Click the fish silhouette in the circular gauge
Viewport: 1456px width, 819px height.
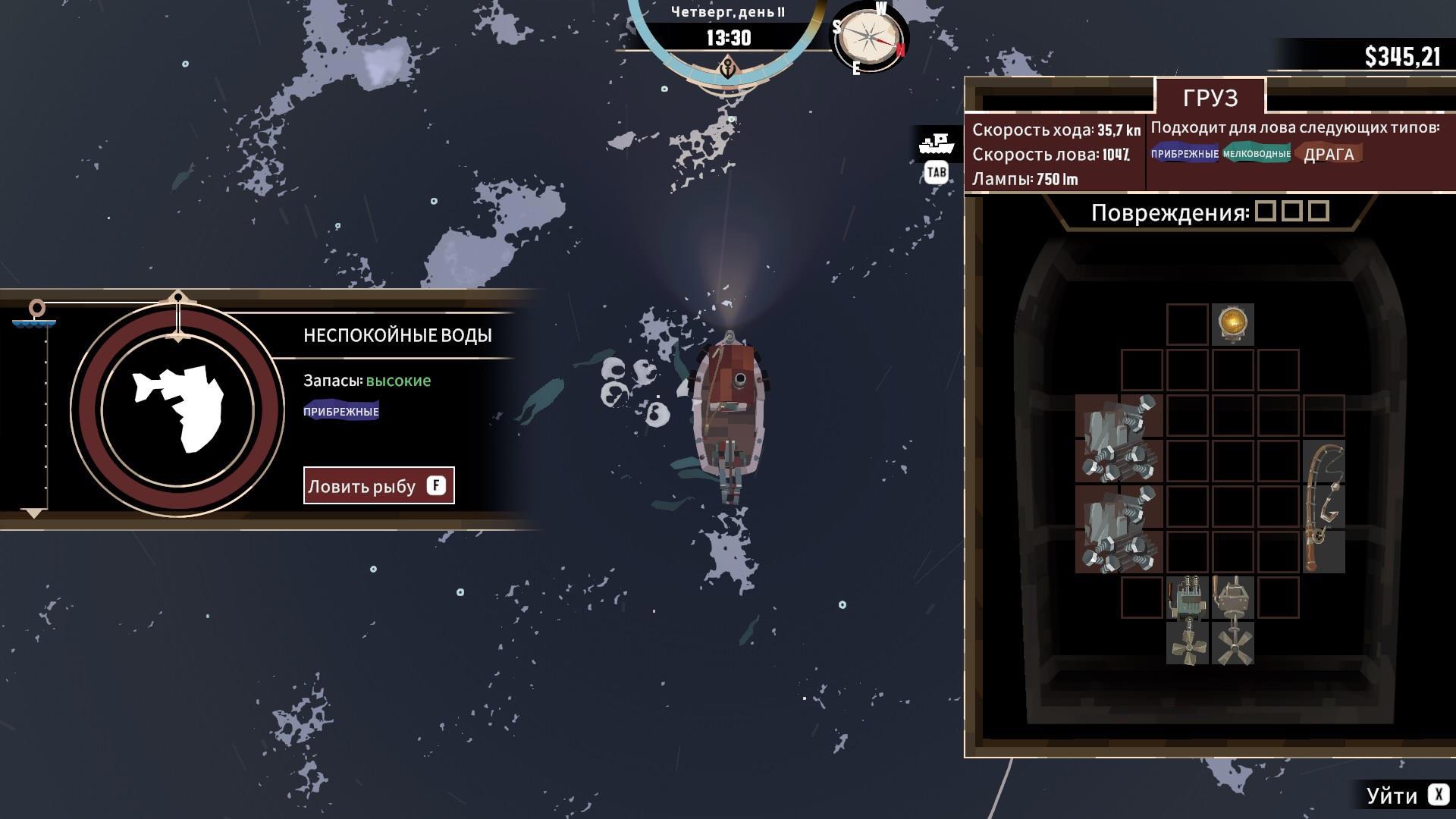pyautogui.click(x=179, y=409)
